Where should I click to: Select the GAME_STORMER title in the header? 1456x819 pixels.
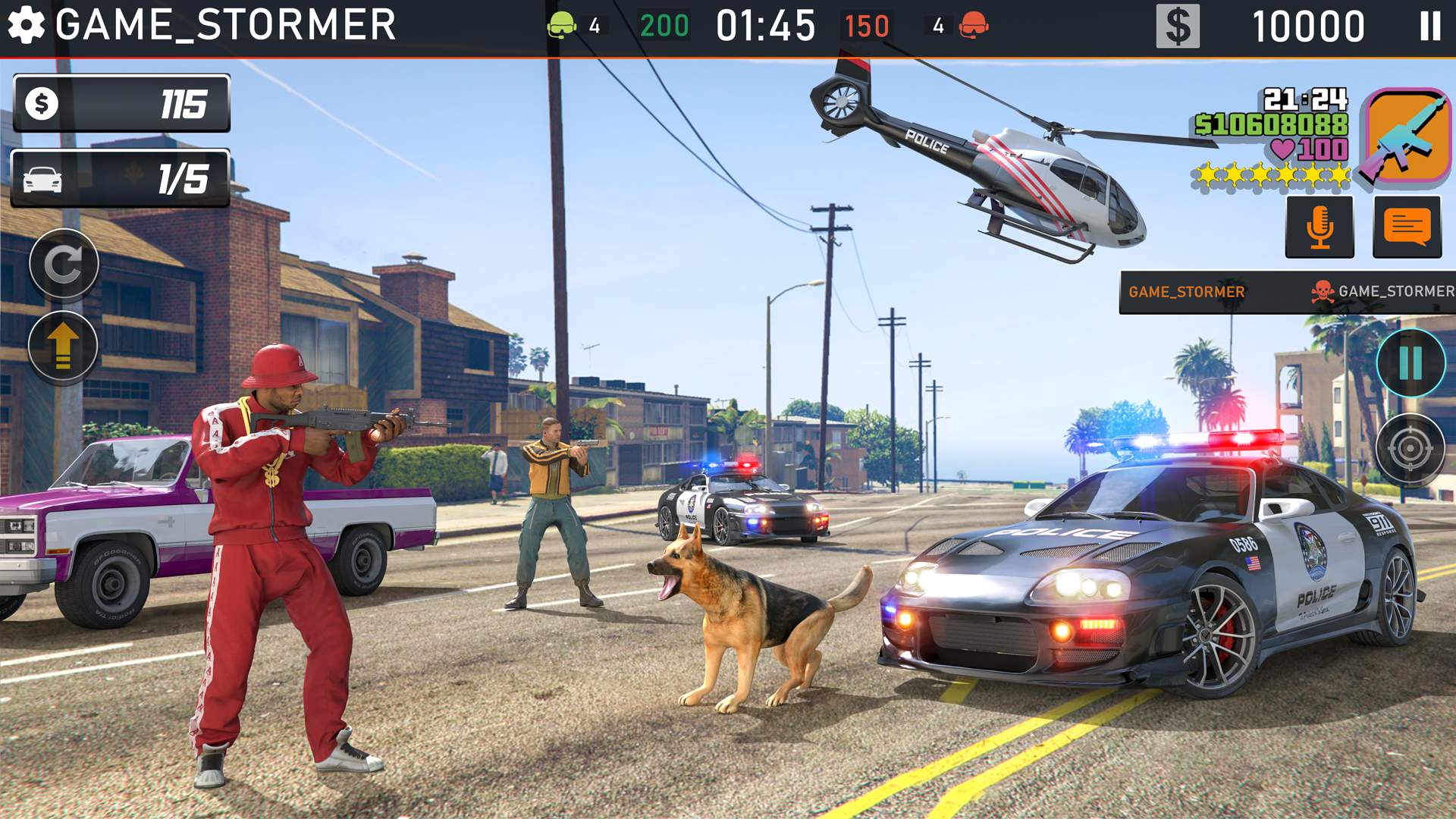pos(224,25)
